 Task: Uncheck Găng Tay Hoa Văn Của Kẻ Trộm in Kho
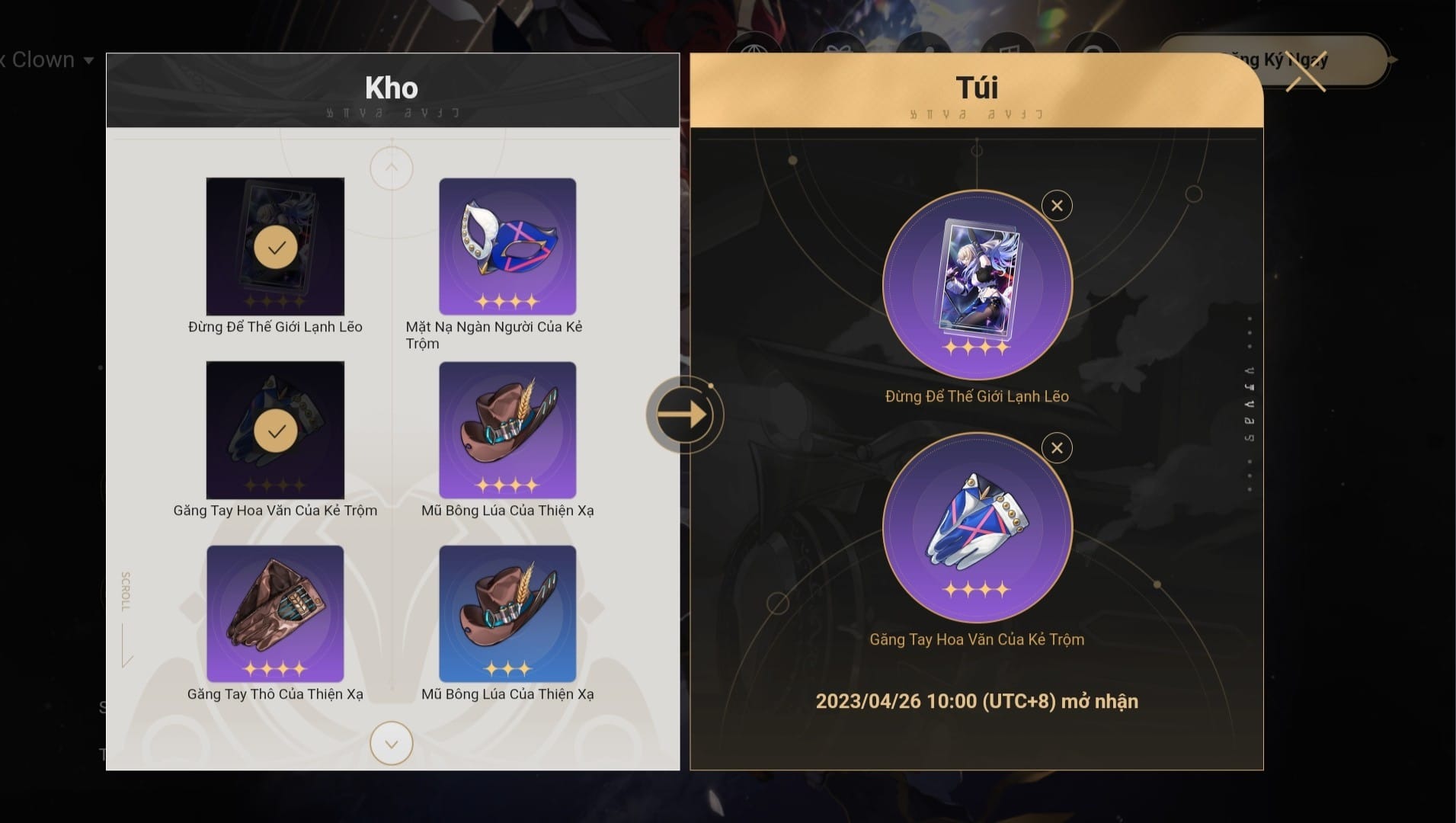coord(275,431)
